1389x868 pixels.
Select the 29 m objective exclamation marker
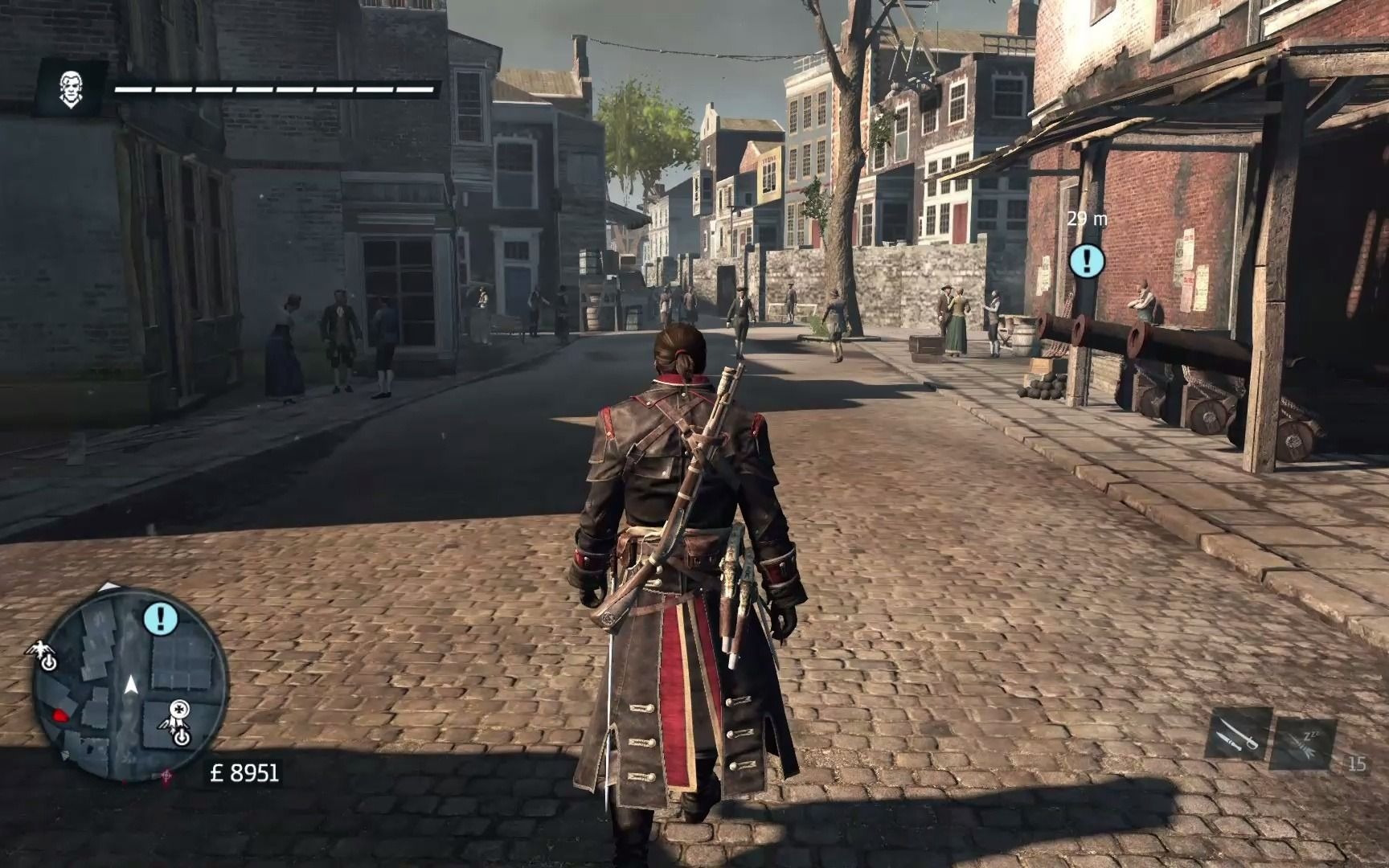point(1088,260)
